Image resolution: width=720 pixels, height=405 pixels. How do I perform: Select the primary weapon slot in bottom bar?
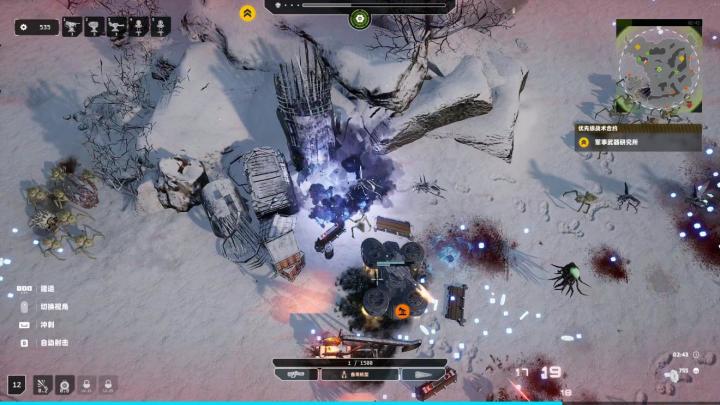pos(298,373)
